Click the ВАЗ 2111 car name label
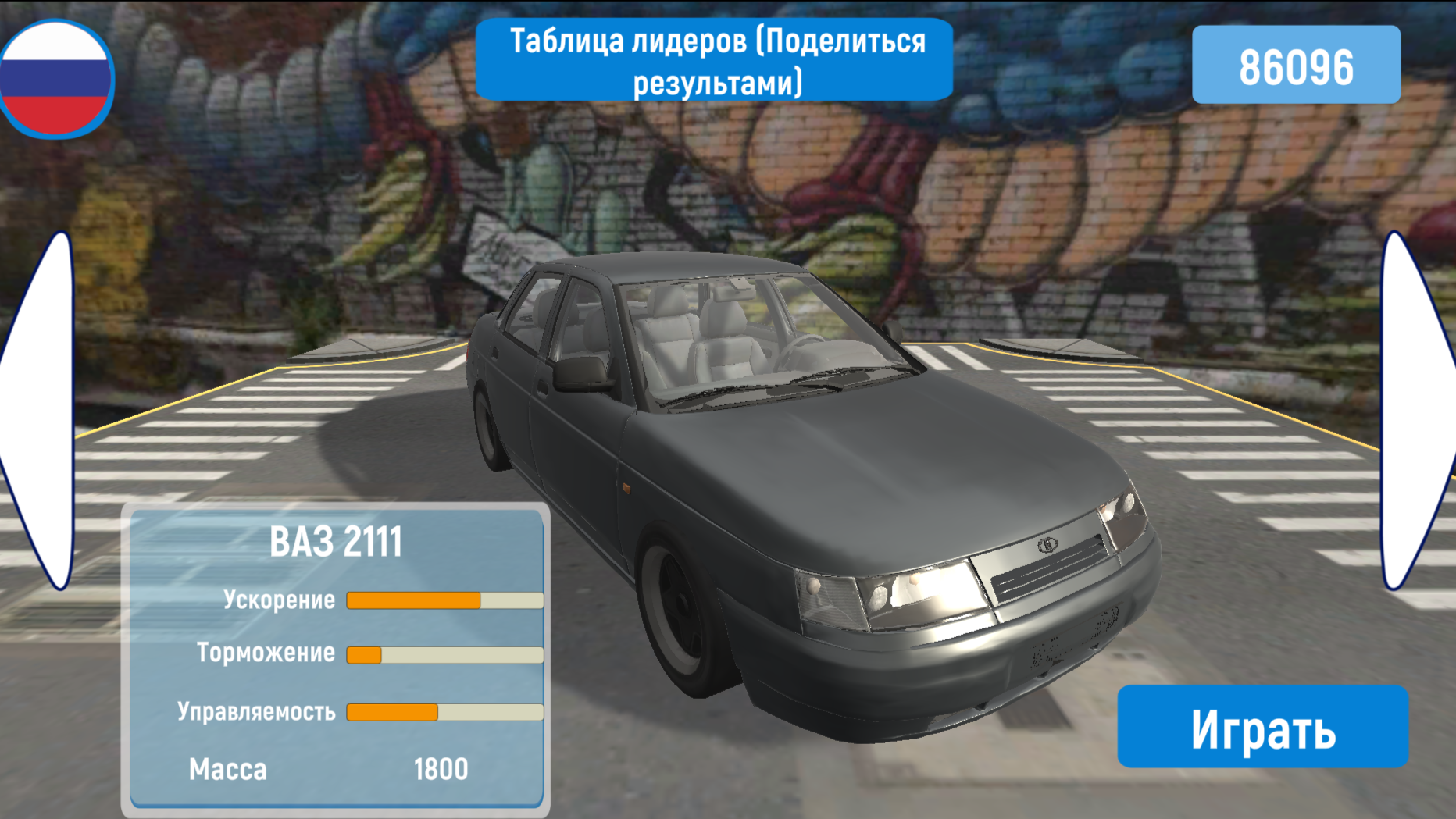The height and width of the screenshot is (819, 1456). pyautogui.click(x=336, y=540)
